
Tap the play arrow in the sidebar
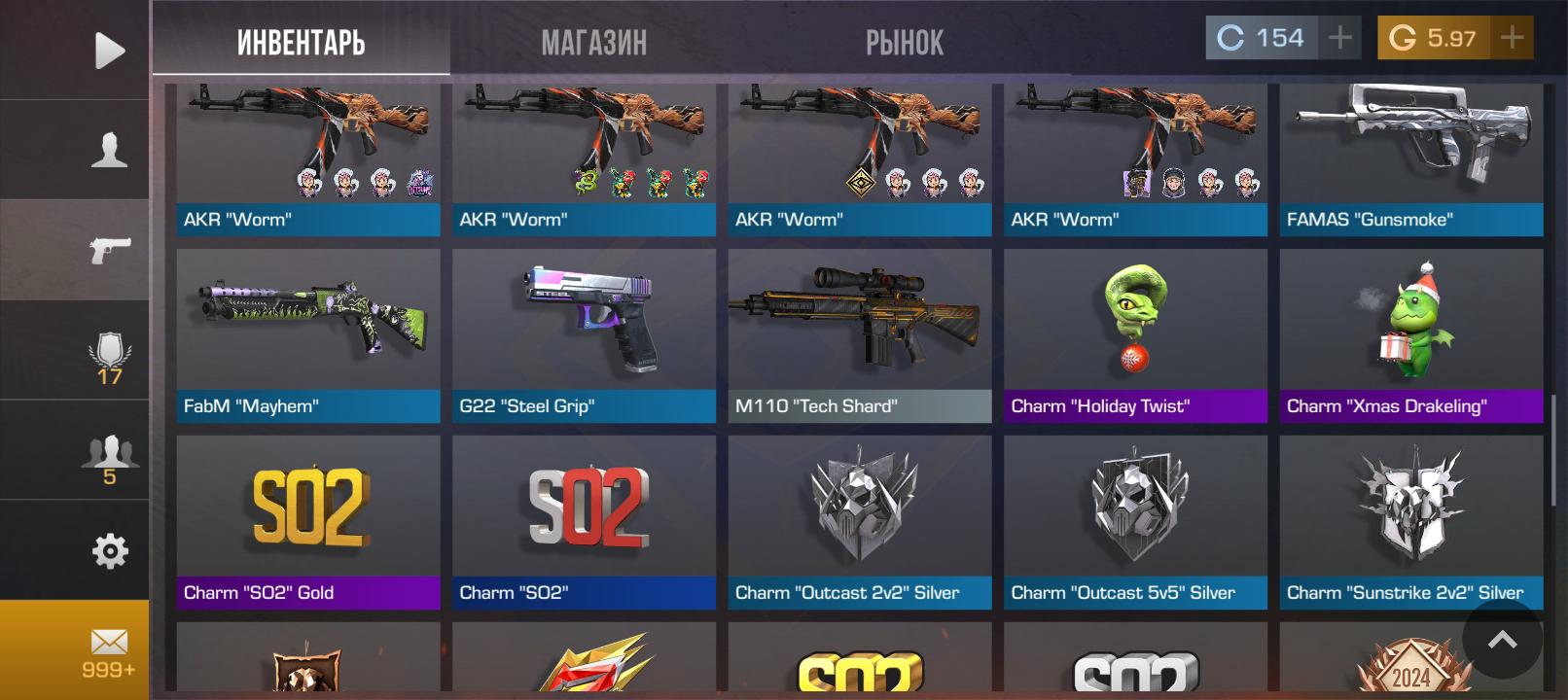[x=109, y=51]
